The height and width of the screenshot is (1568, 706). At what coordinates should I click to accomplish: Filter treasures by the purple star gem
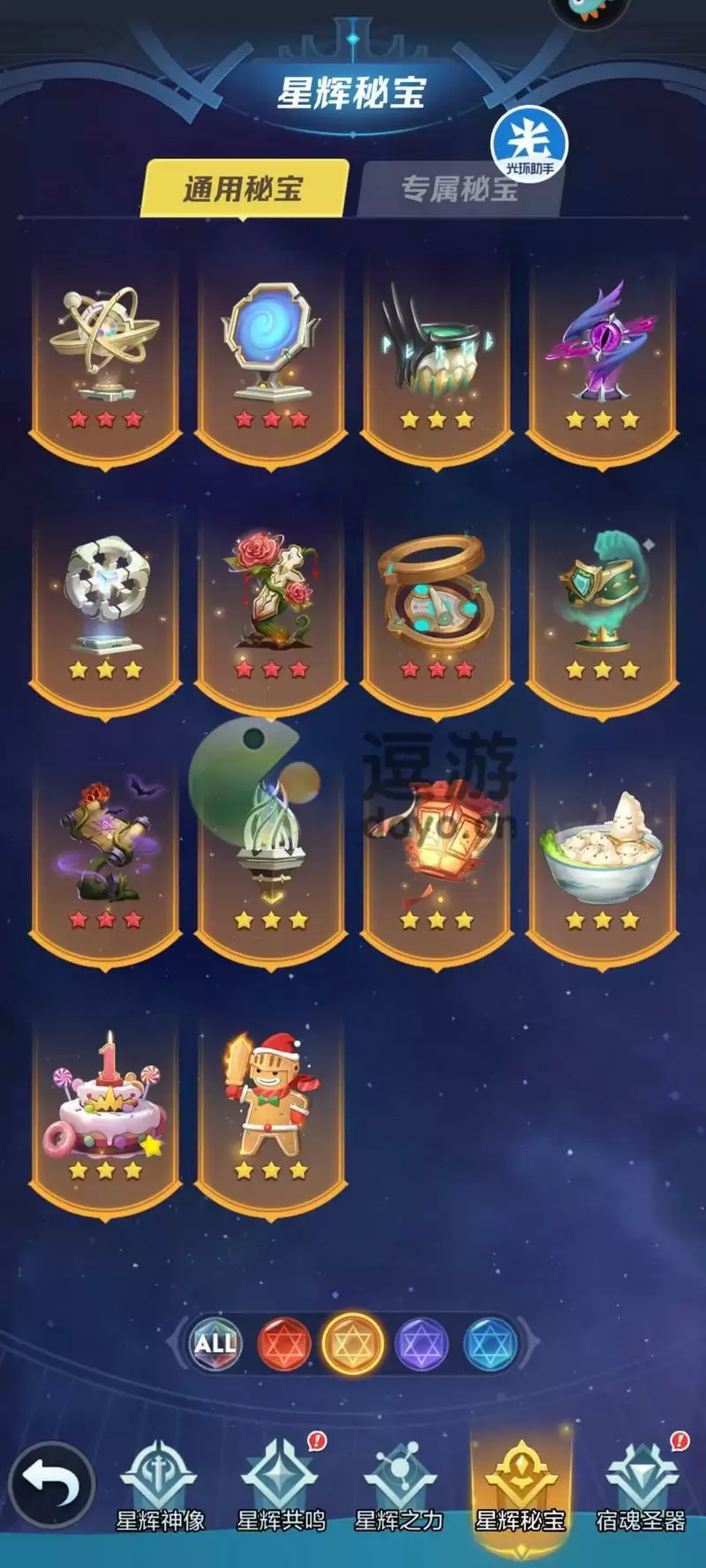coord(421,1343)
